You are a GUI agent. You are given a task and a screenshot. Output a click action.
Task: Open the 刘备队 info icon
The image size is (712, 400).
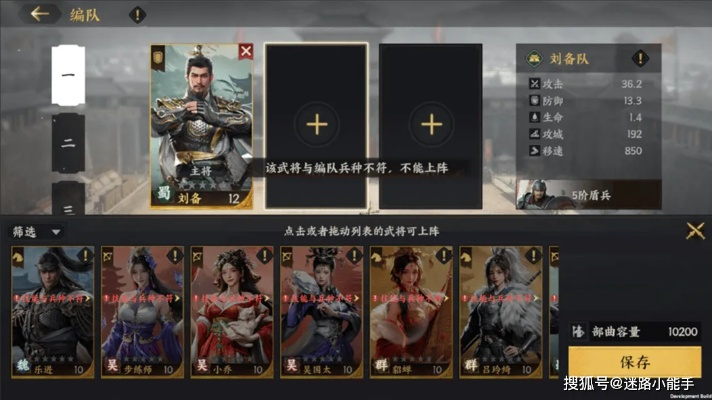click(535, 59)
